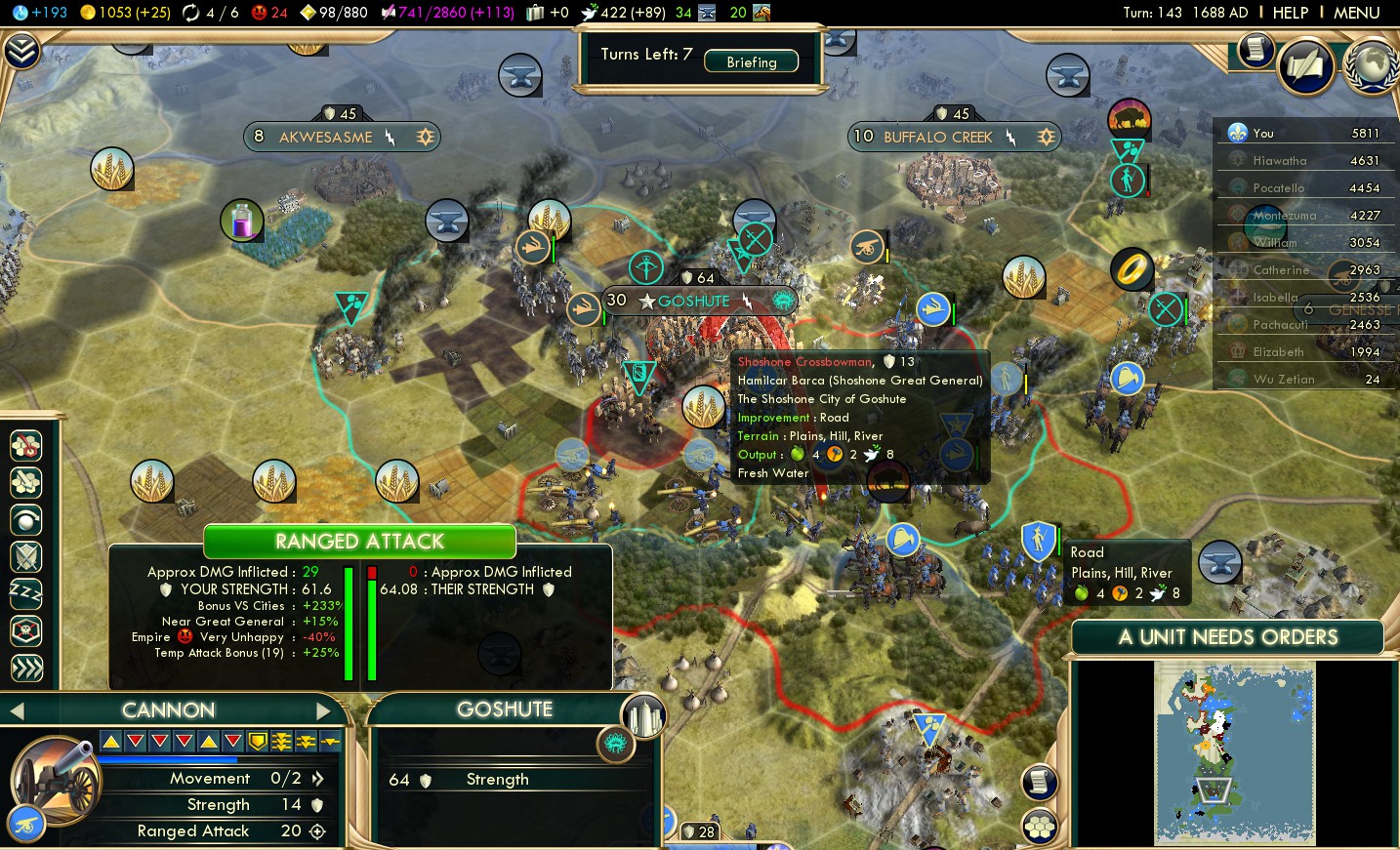Put the cannon to sleep with Zzz
Image resolution: width=1400 pixels, height=850 pixels.
[26, 593]
